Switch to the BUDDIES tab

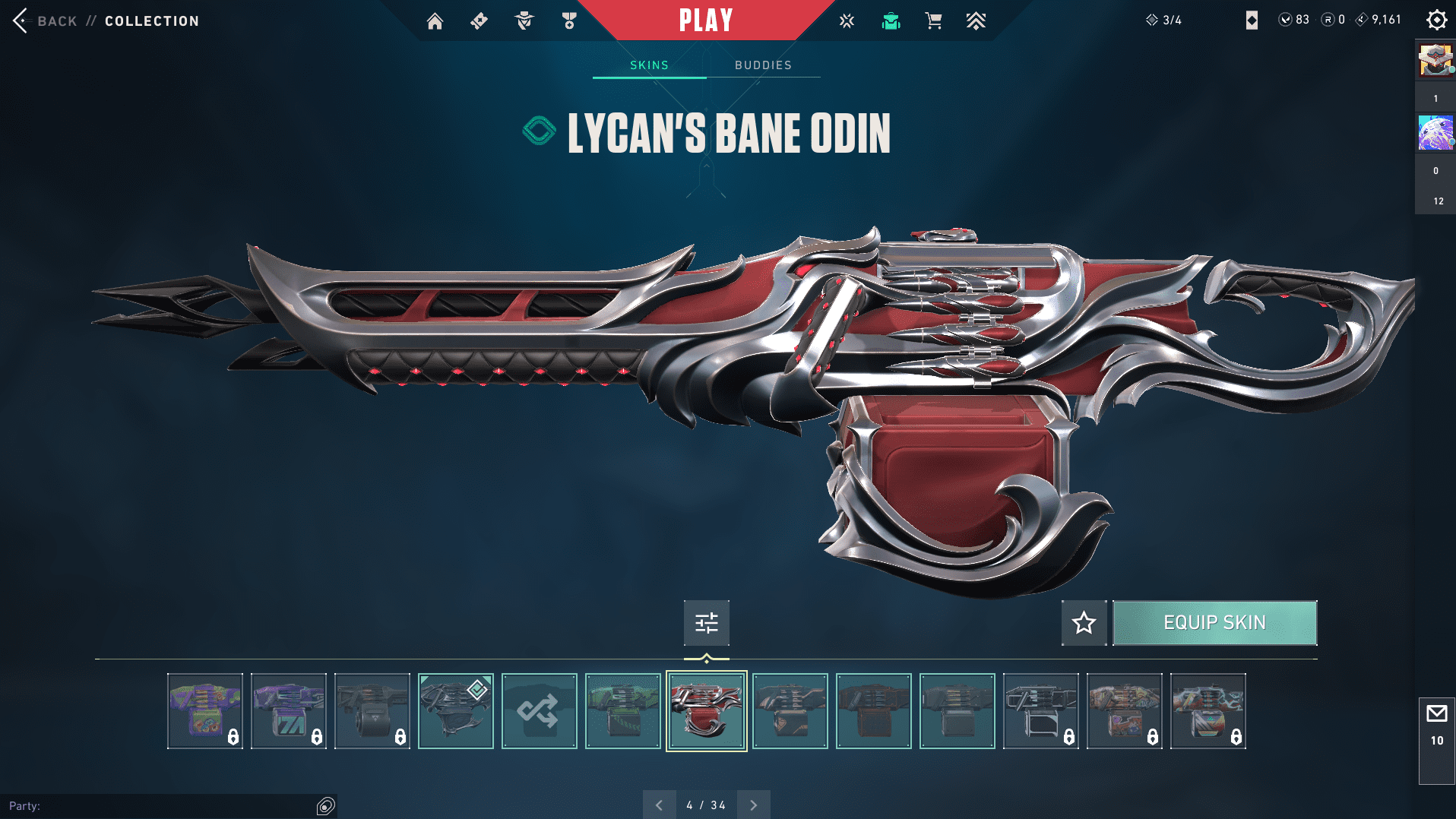point(763,65)
